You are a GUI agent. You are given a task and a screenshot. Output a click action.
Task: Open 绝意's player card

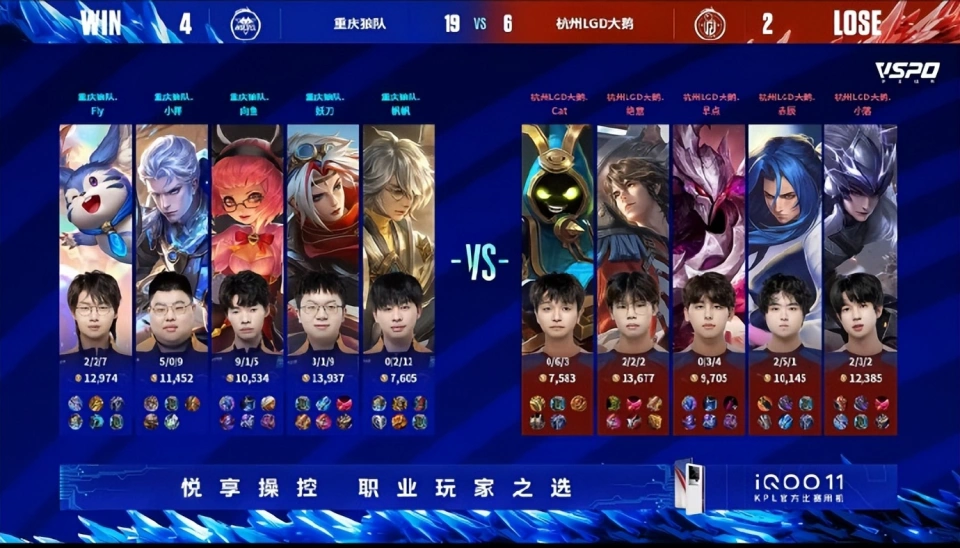tap(633, 270)
